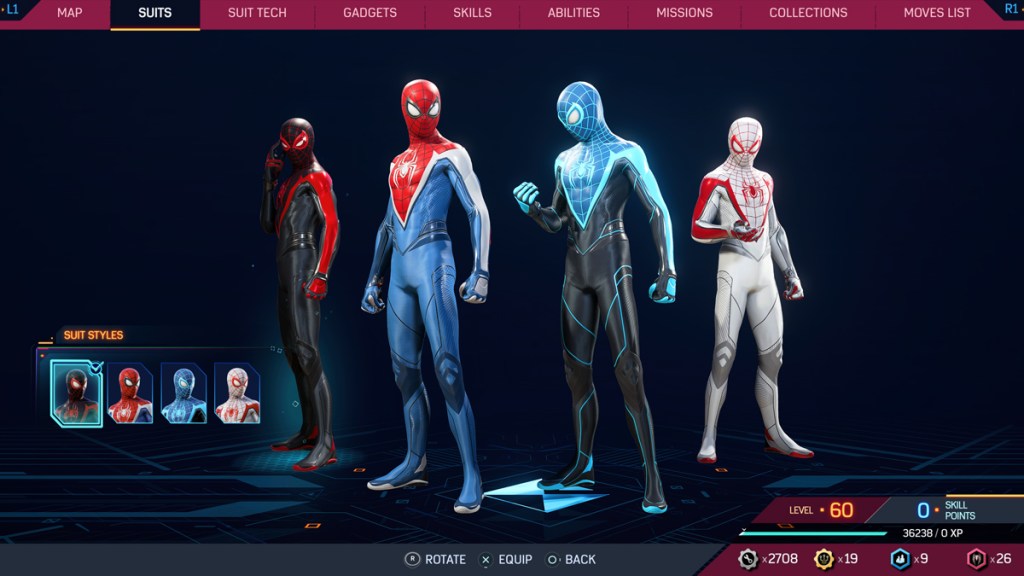Open the Moves List tab
The image size is (1024, 576).
[937, 13]
